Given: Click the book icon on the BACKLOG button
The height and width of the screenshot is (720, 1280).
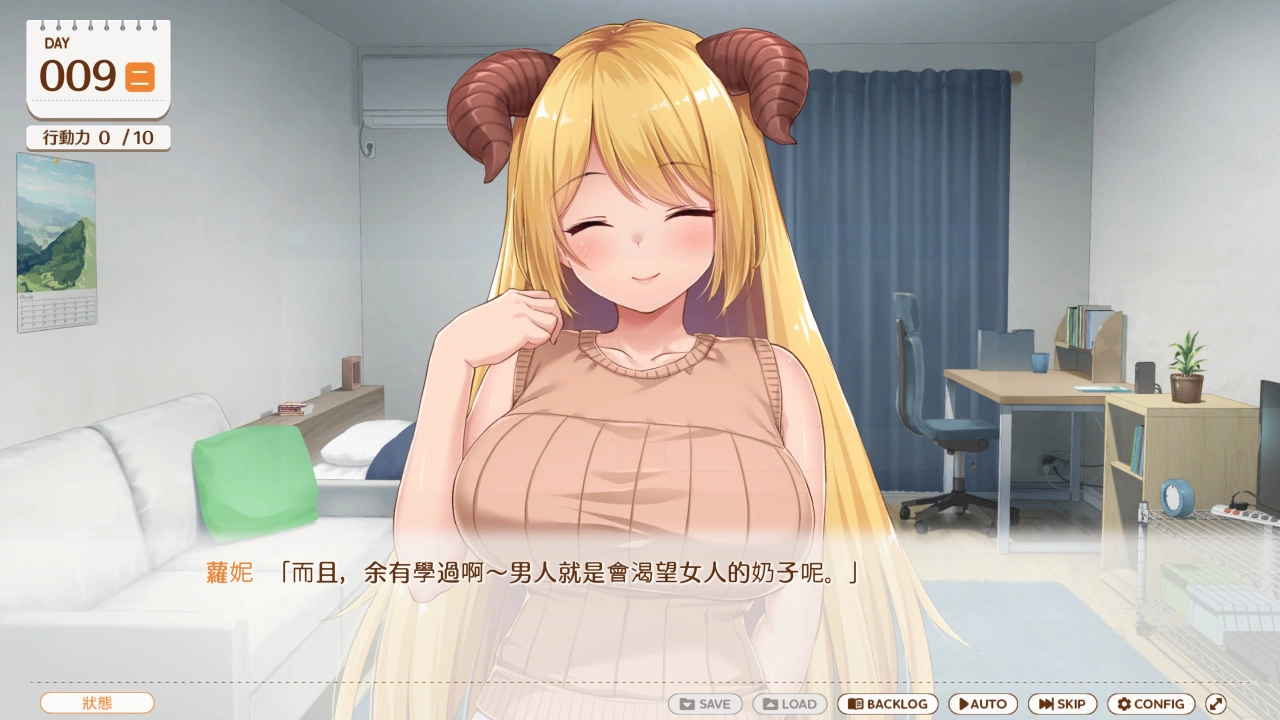Looking at the screenshot, I should point(856,704).
